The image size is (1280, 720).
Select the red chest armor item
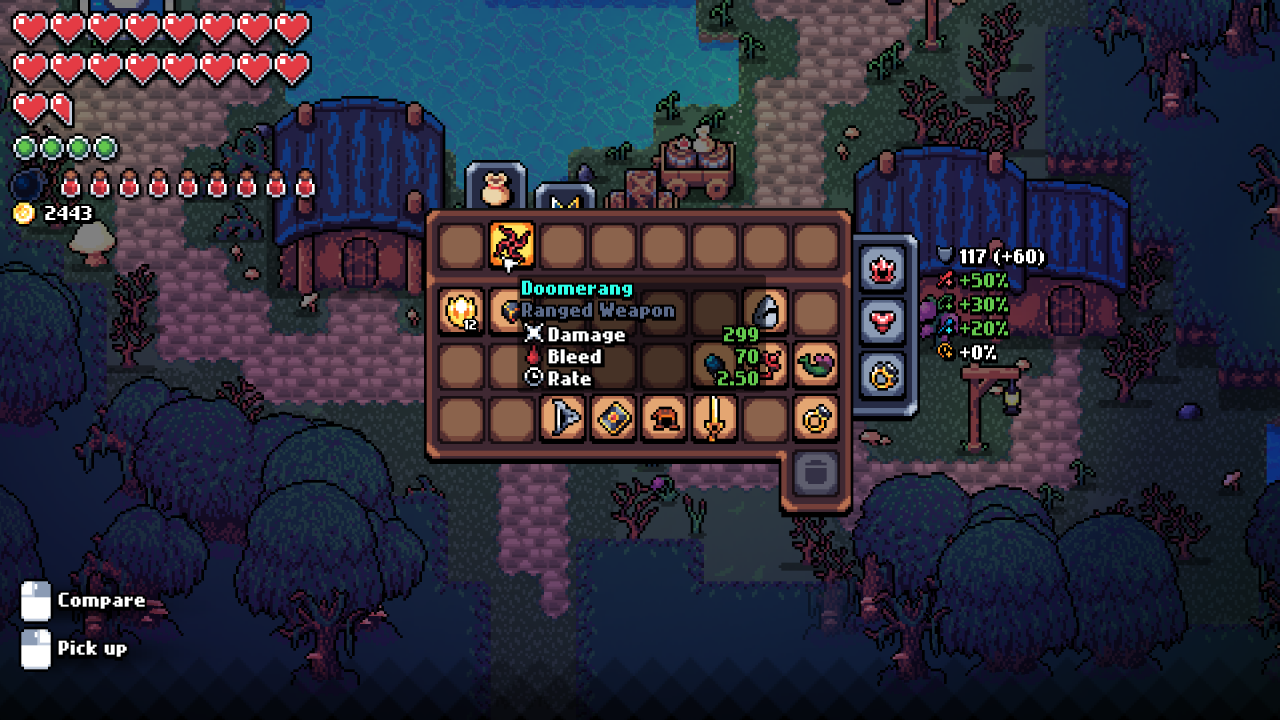pos(663,418)
